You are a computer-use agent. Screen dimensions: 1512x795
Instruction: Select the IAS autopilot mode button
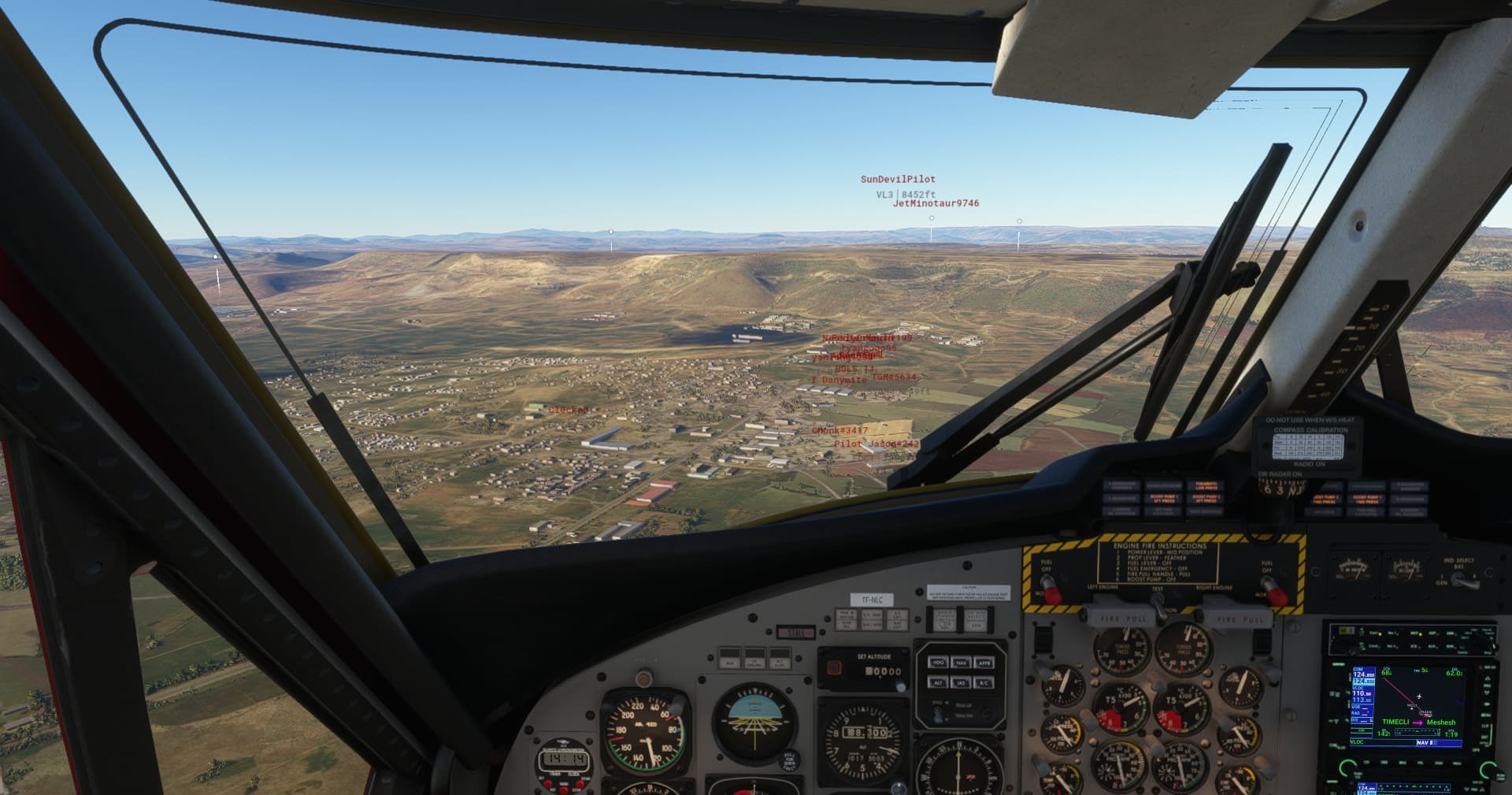(962, 682)
